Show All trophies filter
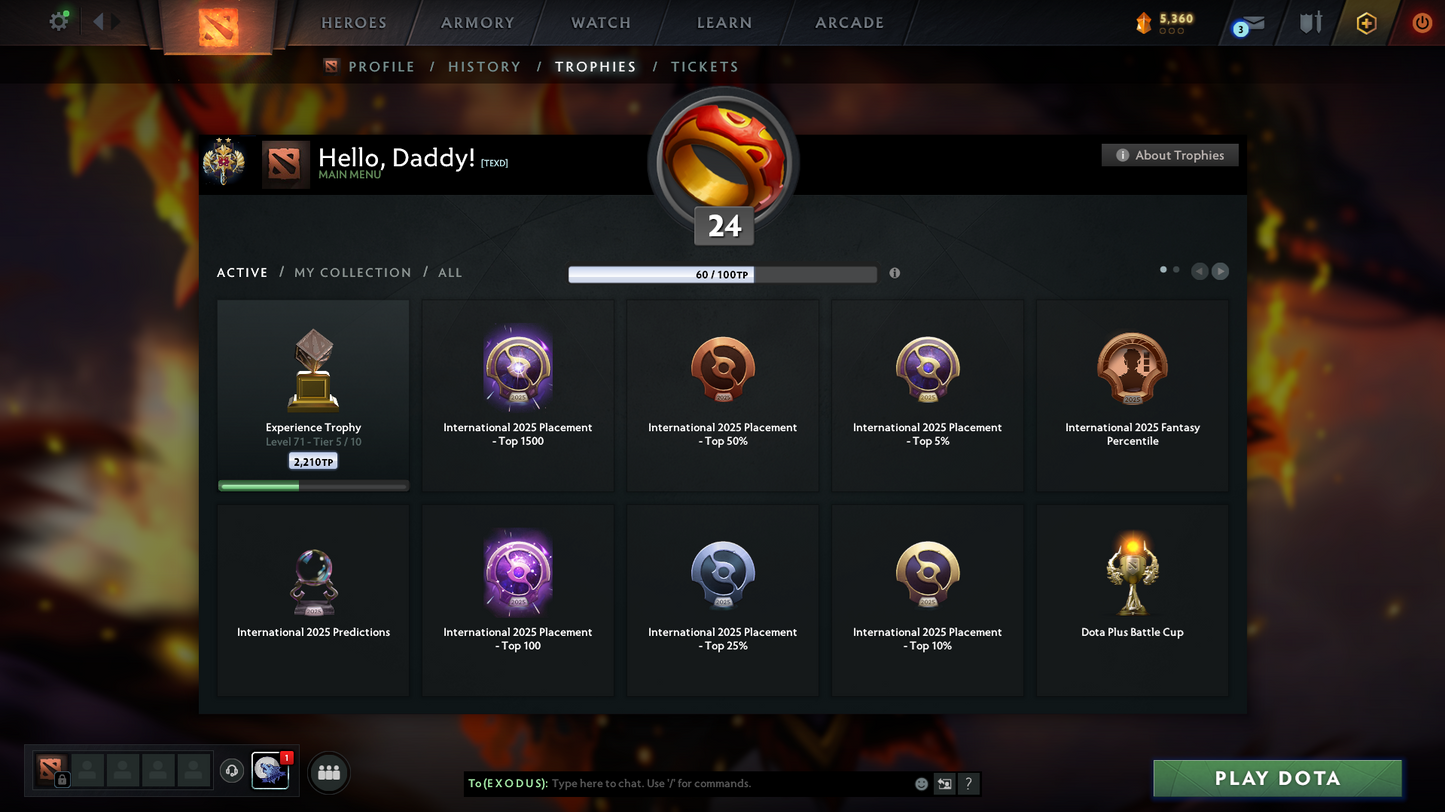Image resolution: width=1445 pixels, height=812 pixels. 450,273
